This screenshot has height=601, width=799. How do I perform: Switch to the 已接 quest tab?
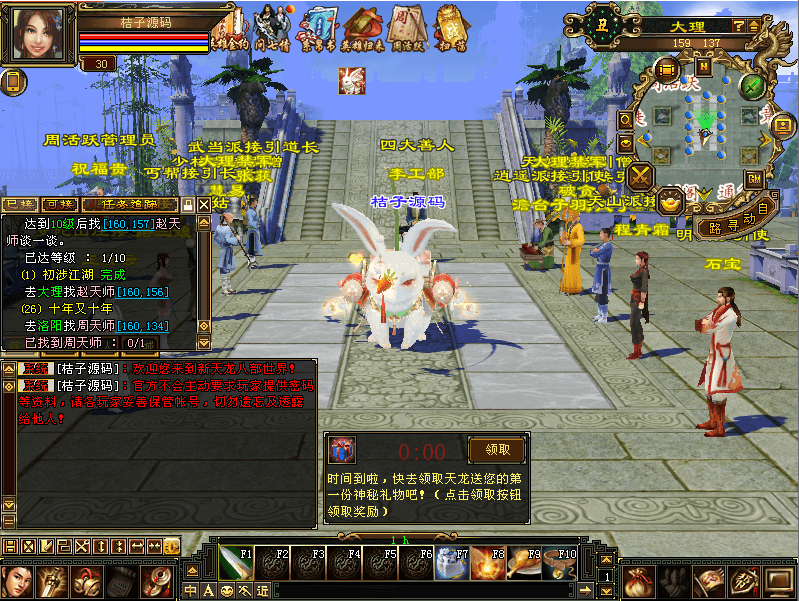19,204
